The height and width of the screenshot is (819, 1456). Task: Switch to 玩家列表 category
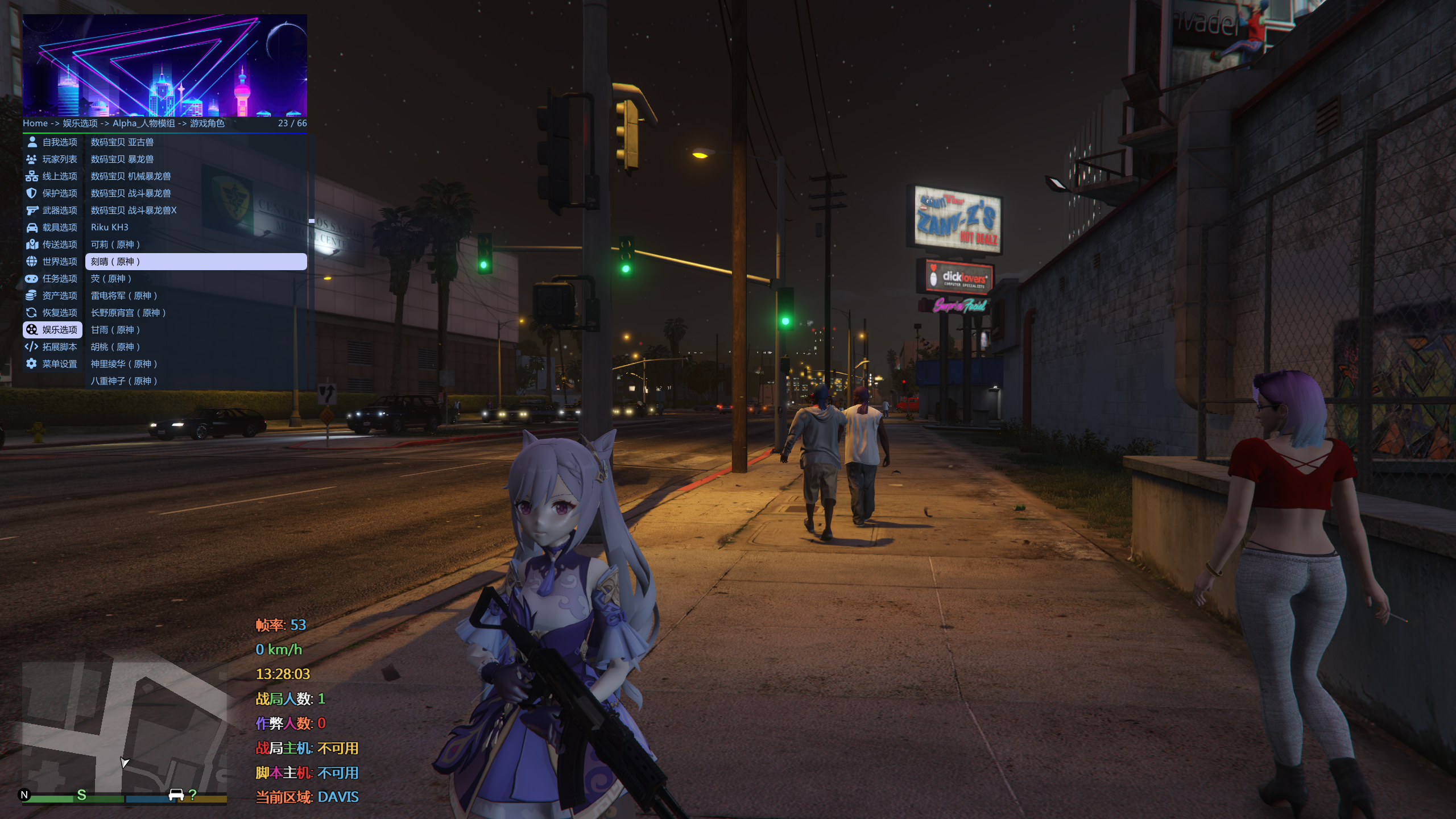(x=52, y=159)
